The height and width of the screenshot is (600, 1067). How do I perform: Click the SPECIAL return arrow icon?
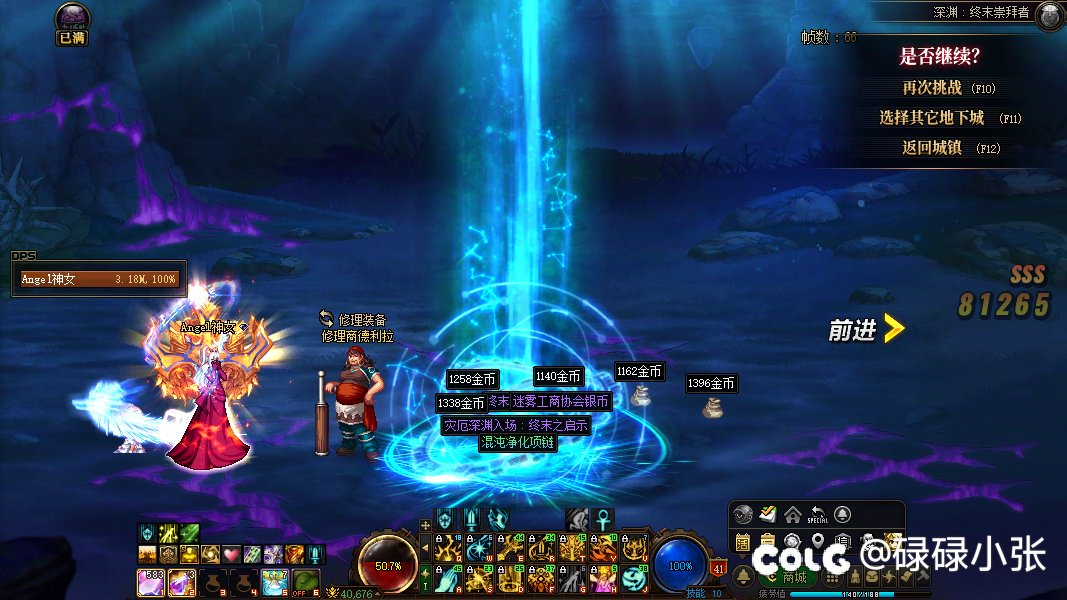tap(817, 515)
